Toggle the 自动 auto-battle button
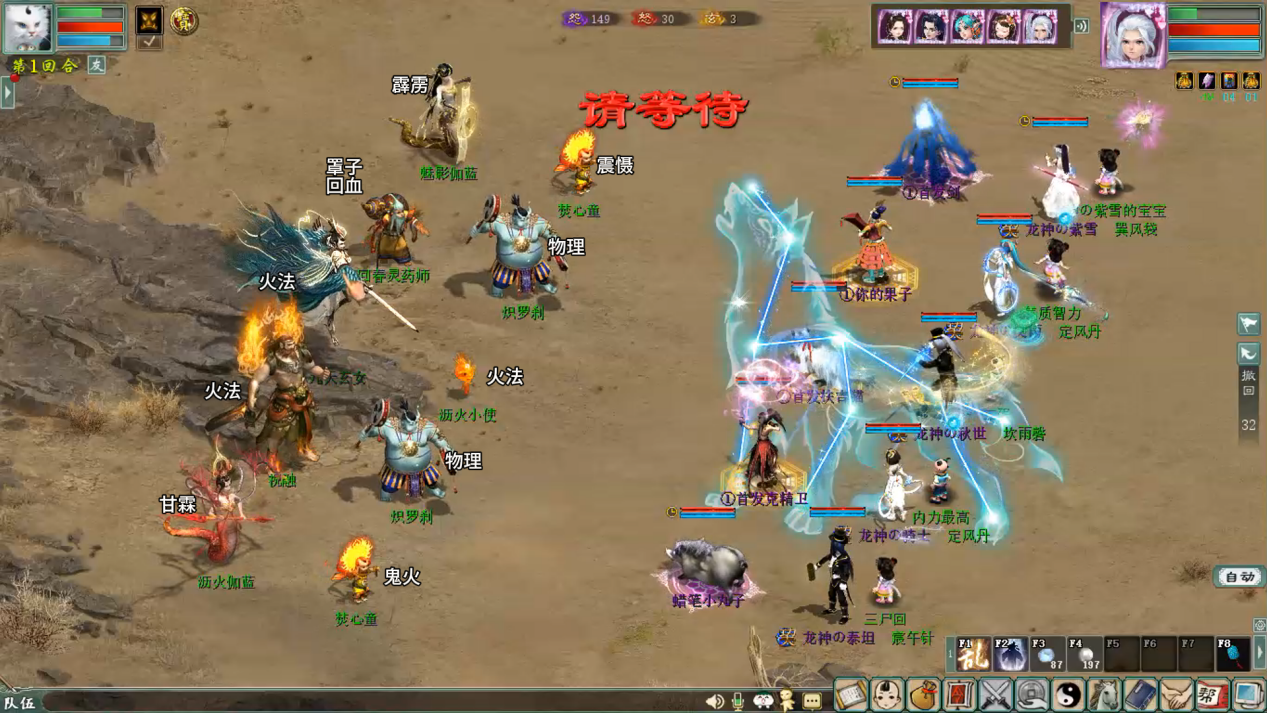The height and width of the screenshot is (713, 1267). point(1239,577)
